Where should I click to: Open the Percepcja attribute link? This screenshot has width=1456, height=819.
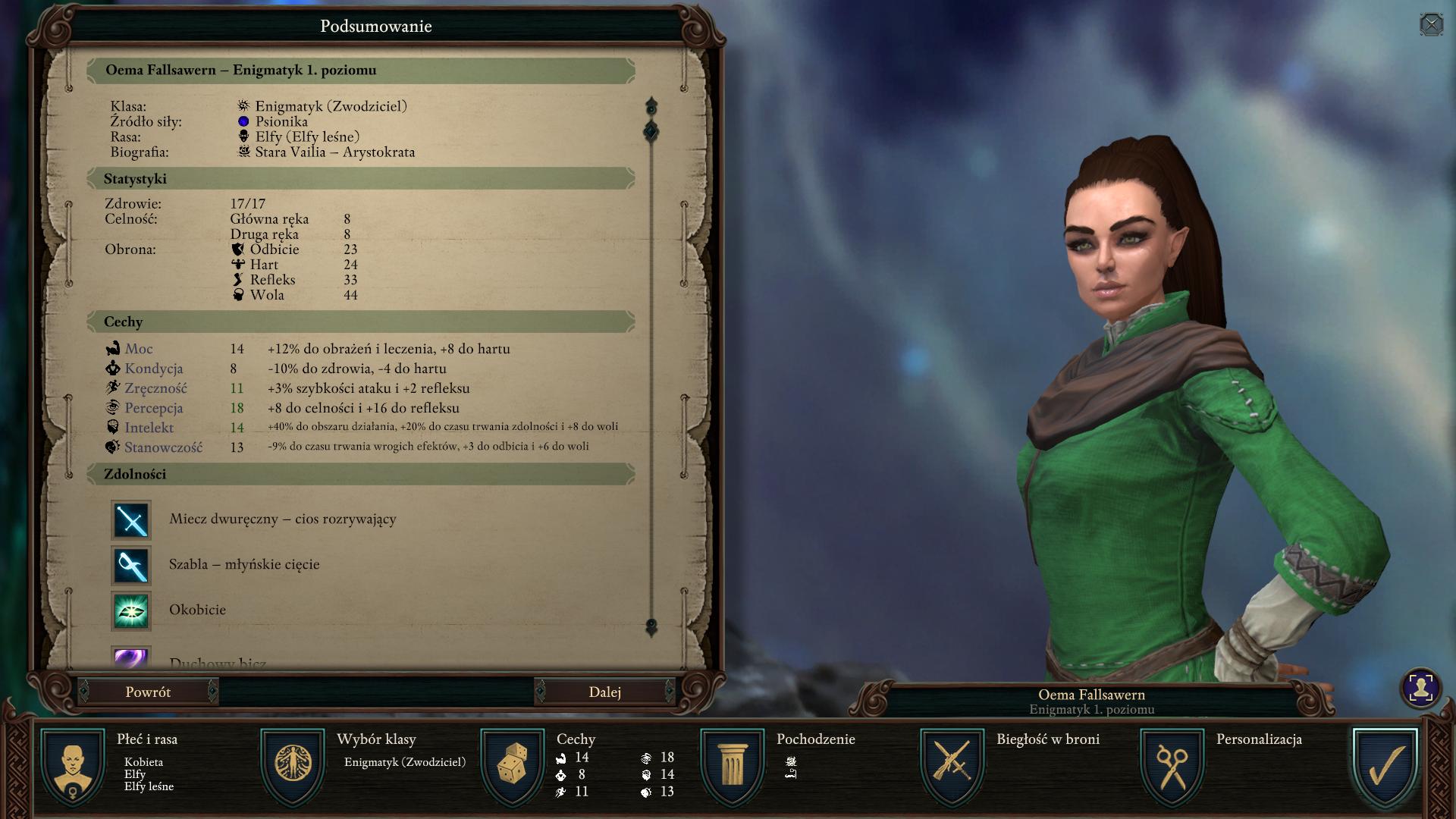pos(154,408)
